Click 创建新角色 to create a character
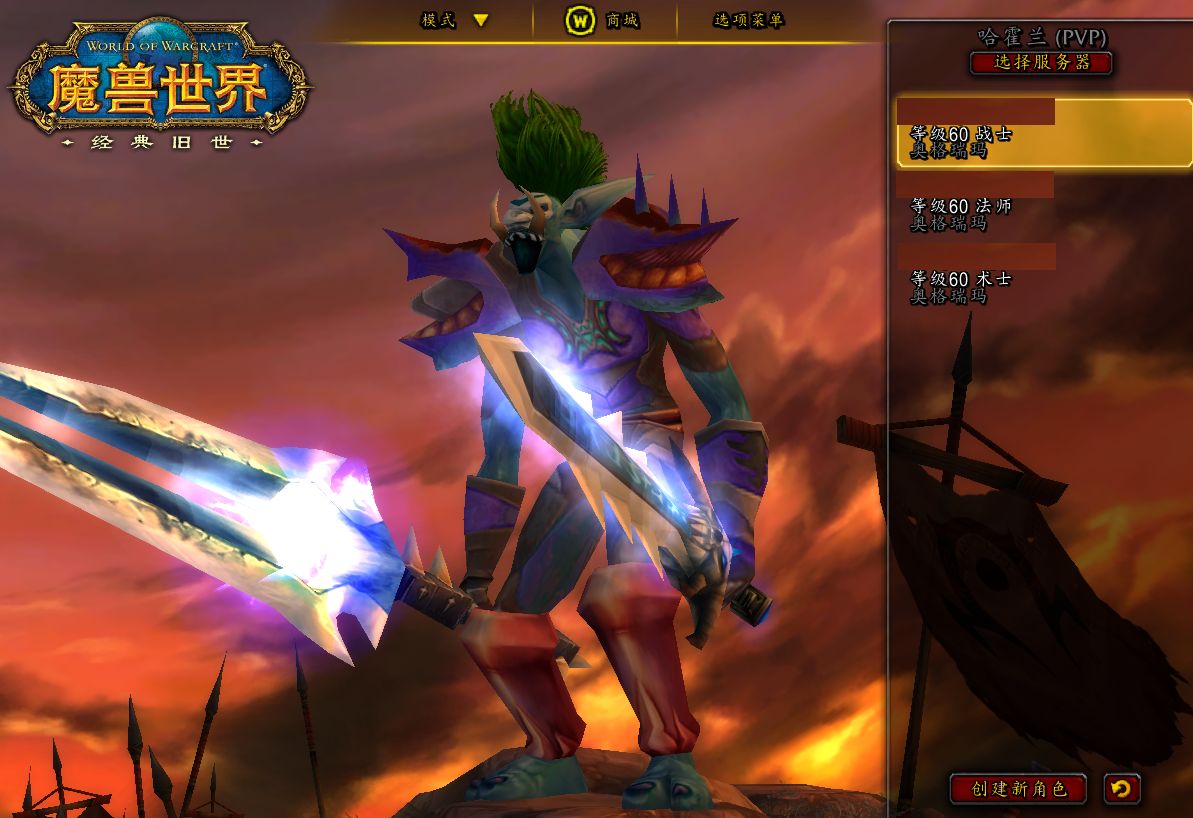Image resolution: width=1193 pixels, height=818 pixels. tap(1018, 788)
